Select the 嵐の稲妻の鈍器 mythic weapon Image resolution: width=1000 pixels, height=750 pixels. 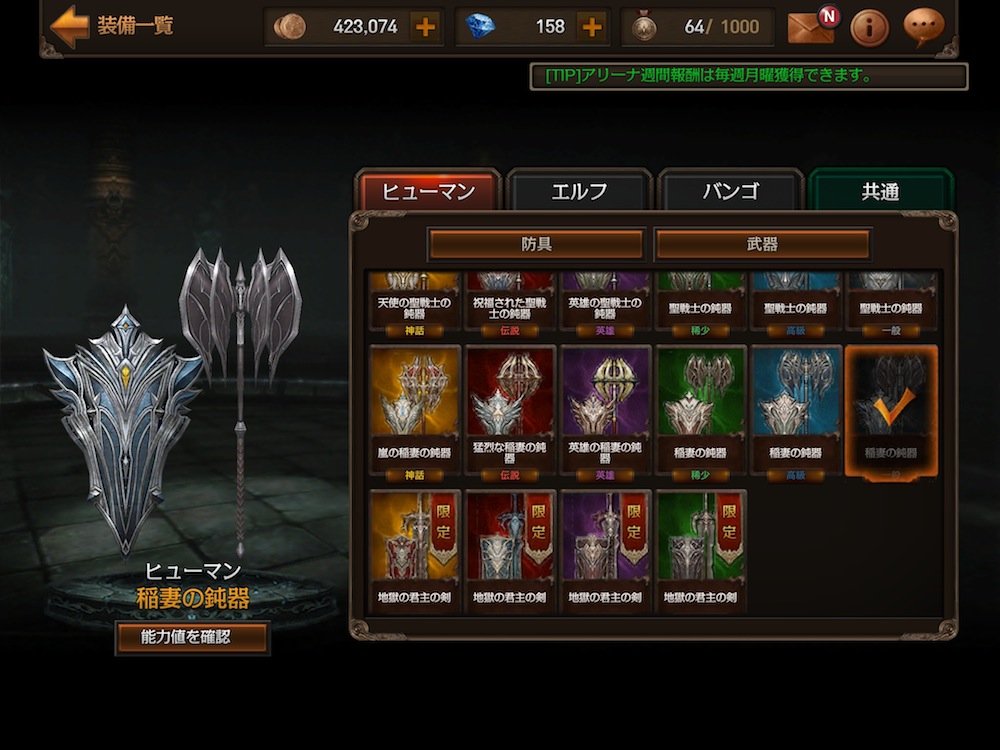415,410
